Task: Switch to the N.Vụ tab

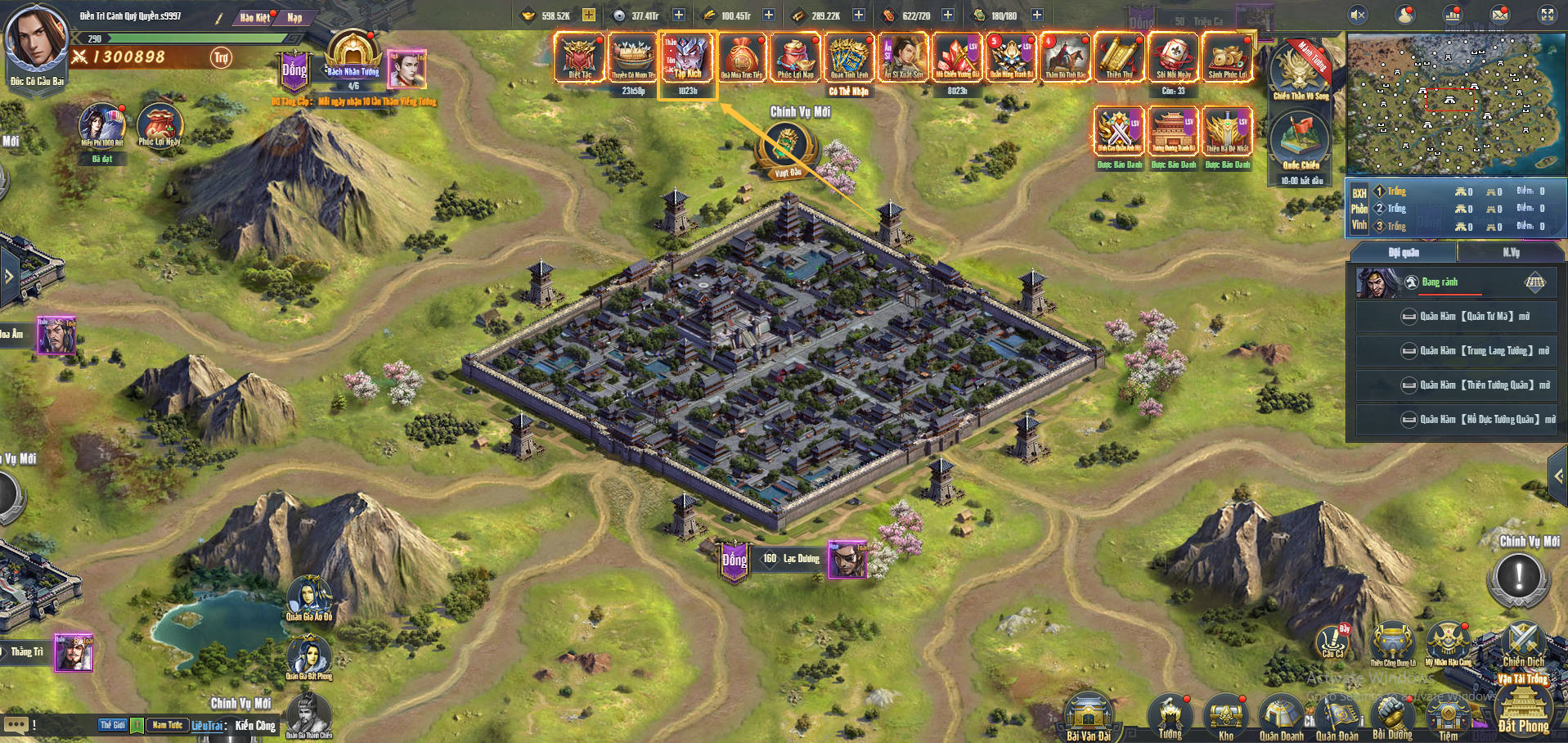Action: [1511, 253]
